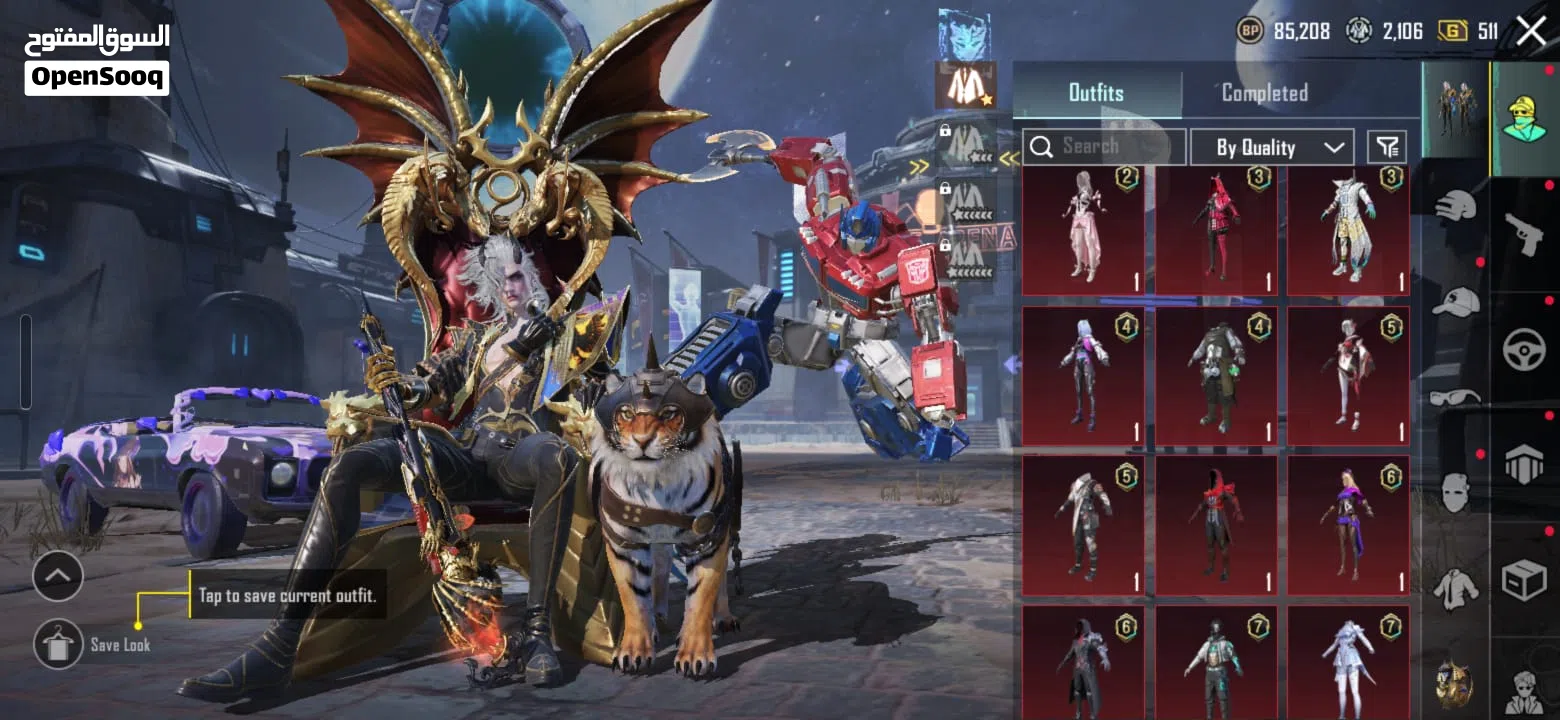Choose the white and gold robe outfit
Viewport: 1560px width, 720px height.
1348,231
